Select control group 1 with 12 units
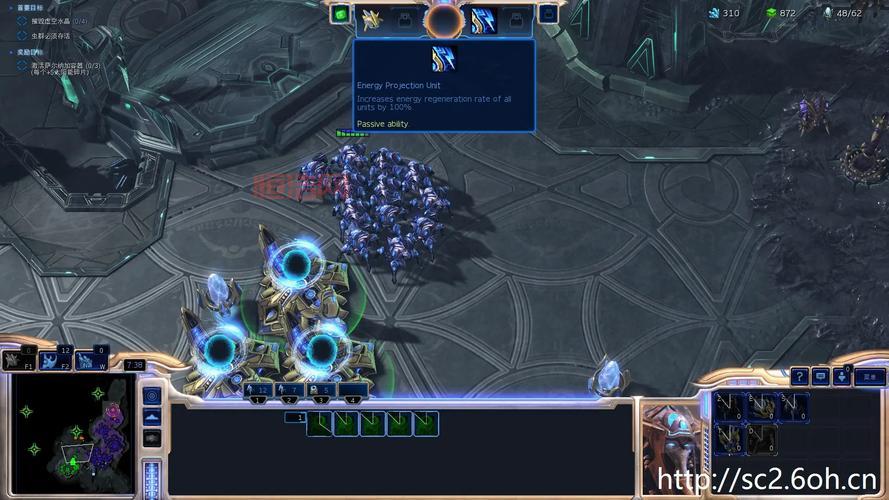Viewport: 889px width, 500px height. point(258,390)
